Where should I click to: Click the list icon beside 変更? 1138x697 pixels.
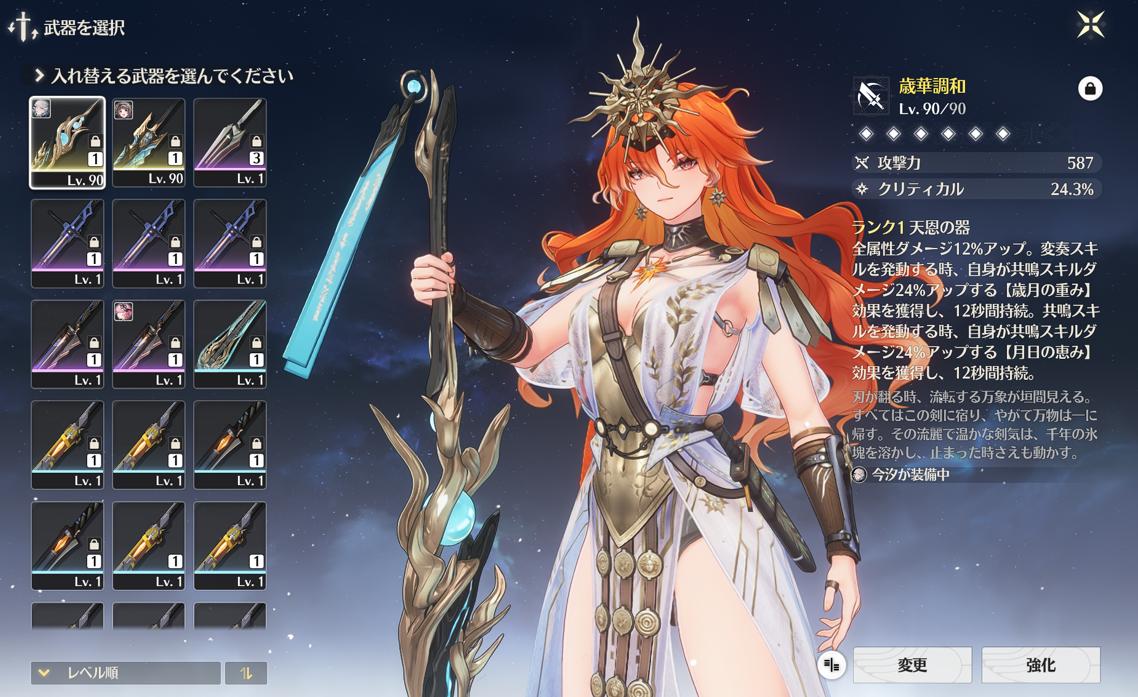(x=831, y=665)
